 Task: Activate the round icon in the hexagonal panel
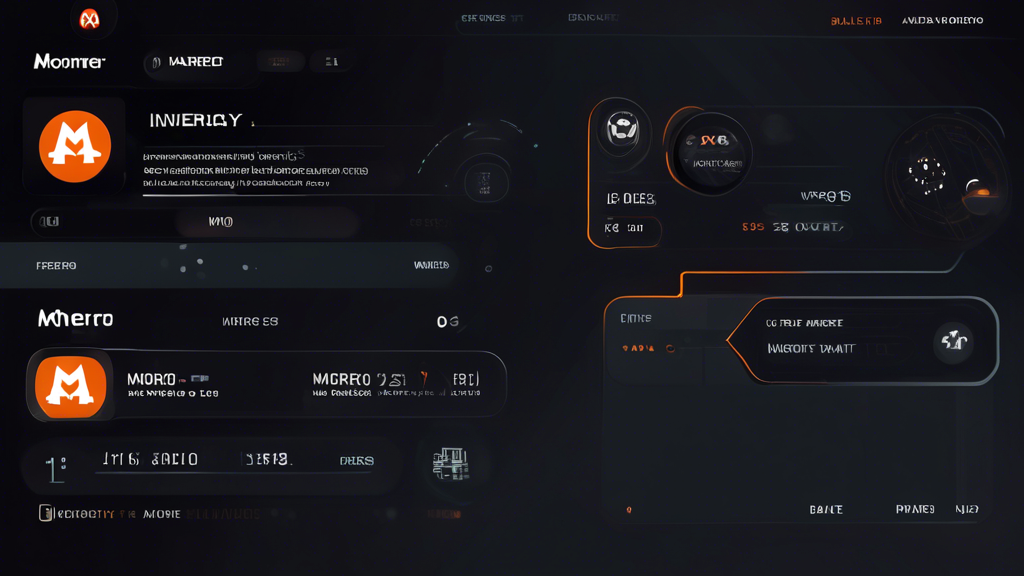point(954,343)
